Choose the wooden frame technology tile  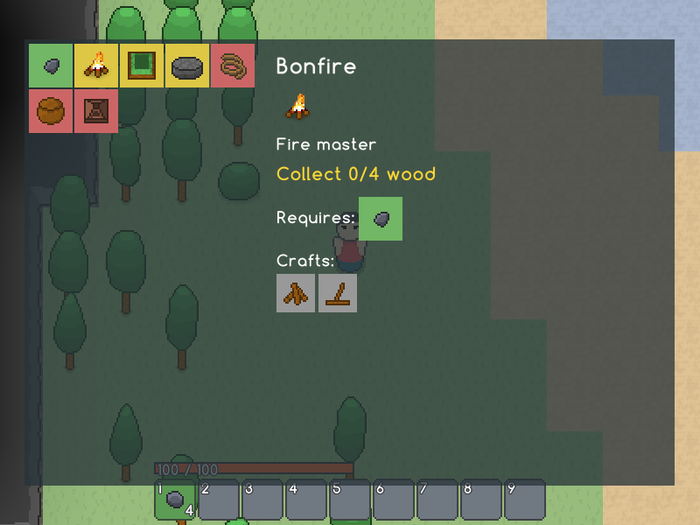(96, 111)
